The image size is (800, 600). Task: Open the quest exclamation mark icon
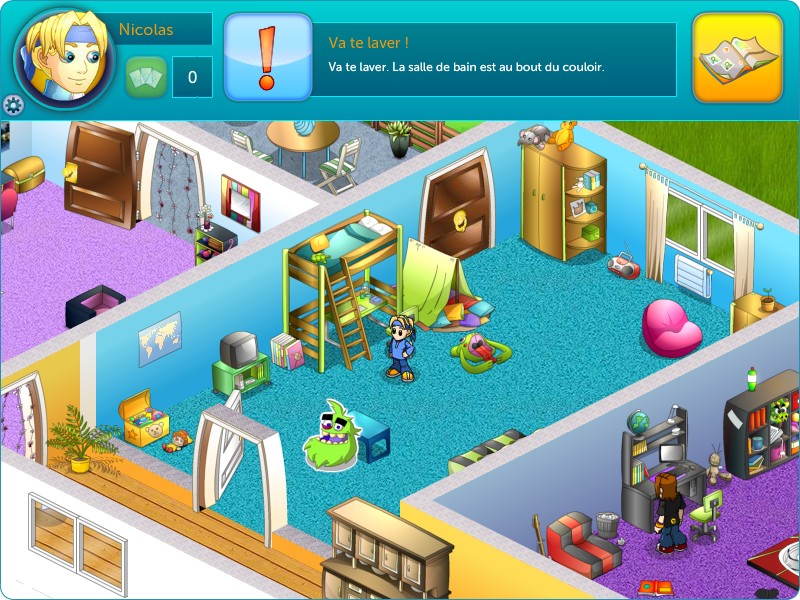pyautogui.click(x=266, y=58)
